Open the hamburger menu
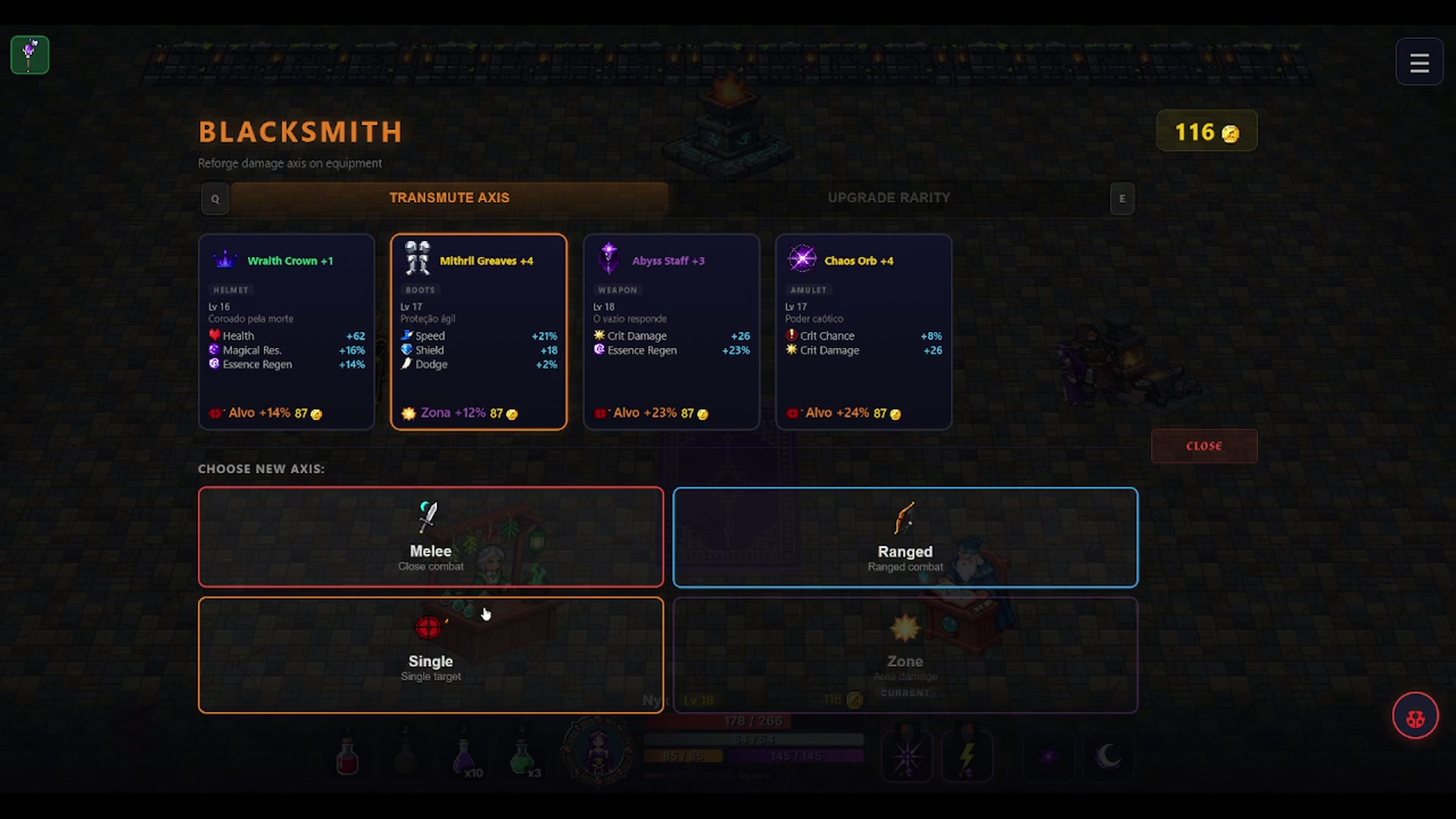This screenshot has width=1456, height=819. click(x=1419, y=62)
